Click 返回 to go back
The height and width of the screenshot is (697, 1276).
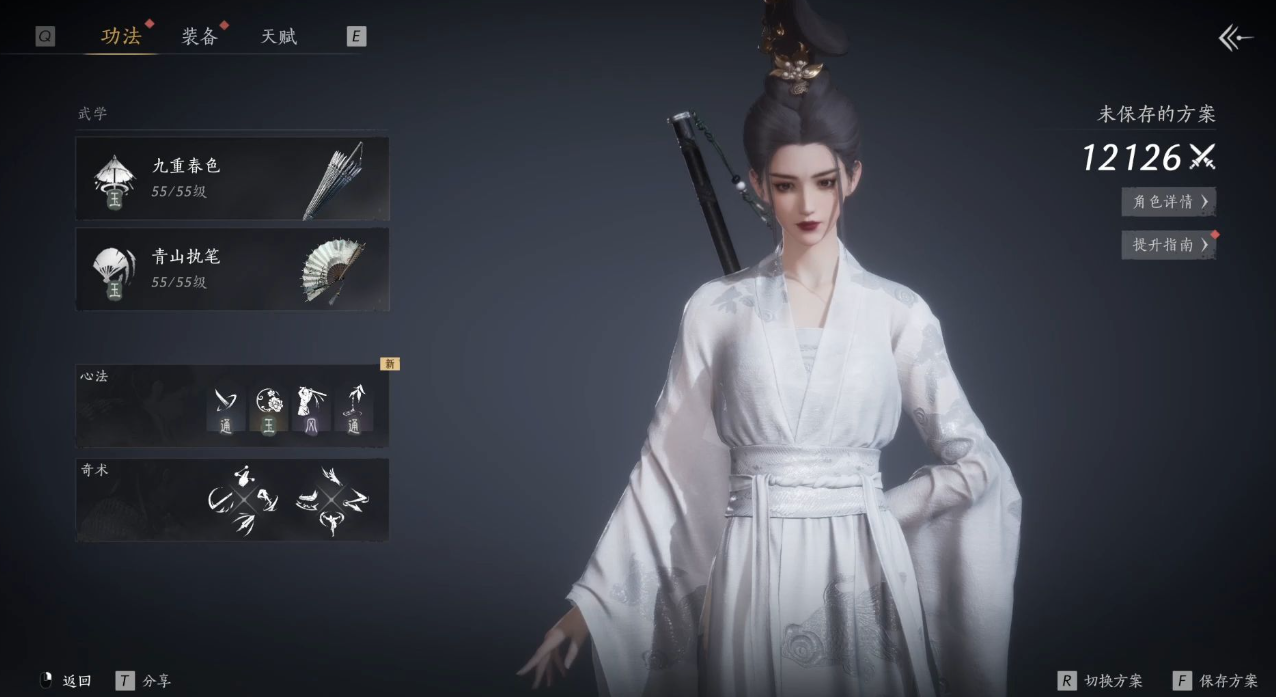pyautogui.click(x=66, y=681)
